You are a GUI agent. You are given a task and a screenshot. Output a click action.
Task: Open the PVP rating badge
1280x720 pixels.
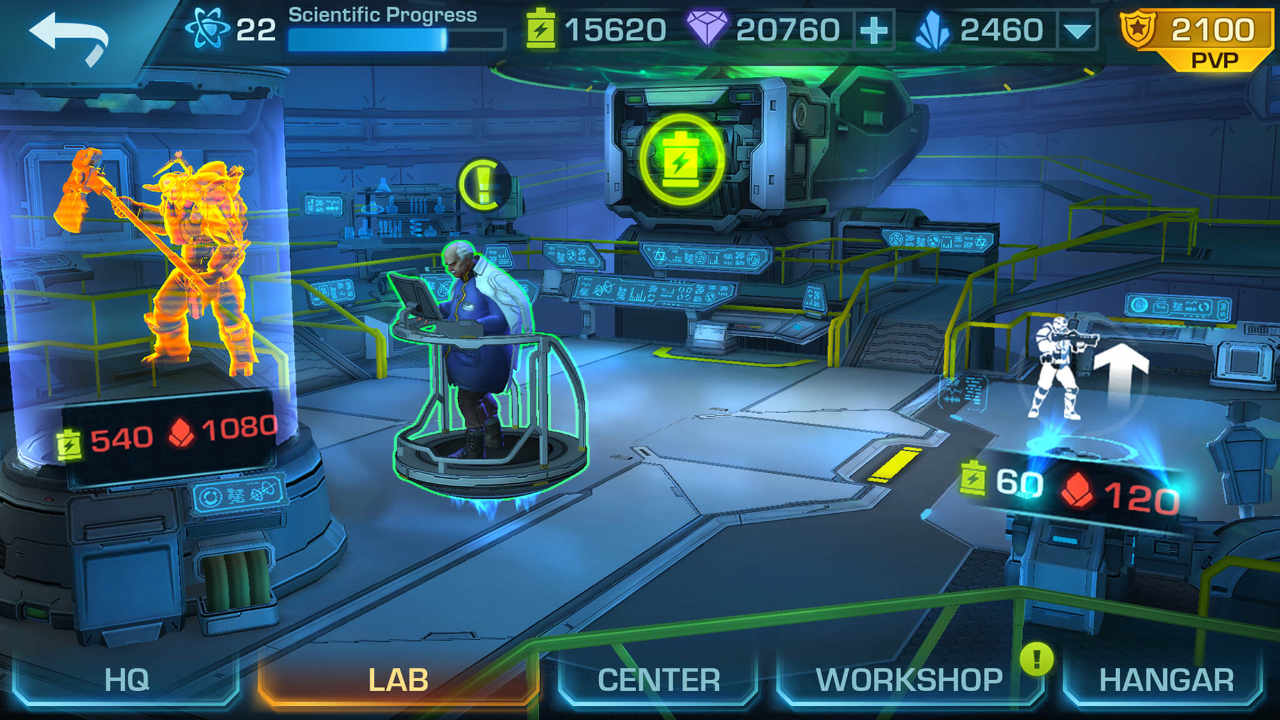tap(1199, 40)
